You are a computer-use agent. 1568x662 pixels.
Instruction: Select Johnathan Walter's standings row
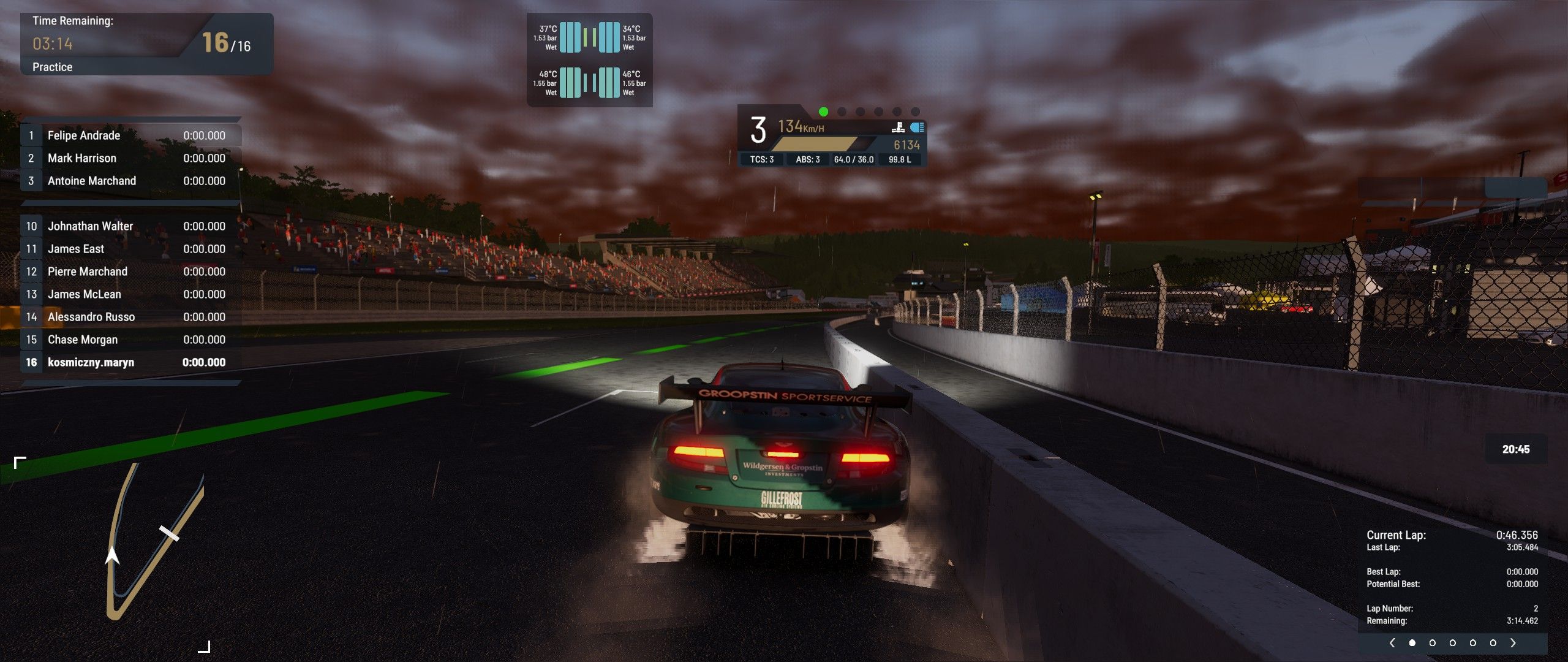(x=131, y=226)
